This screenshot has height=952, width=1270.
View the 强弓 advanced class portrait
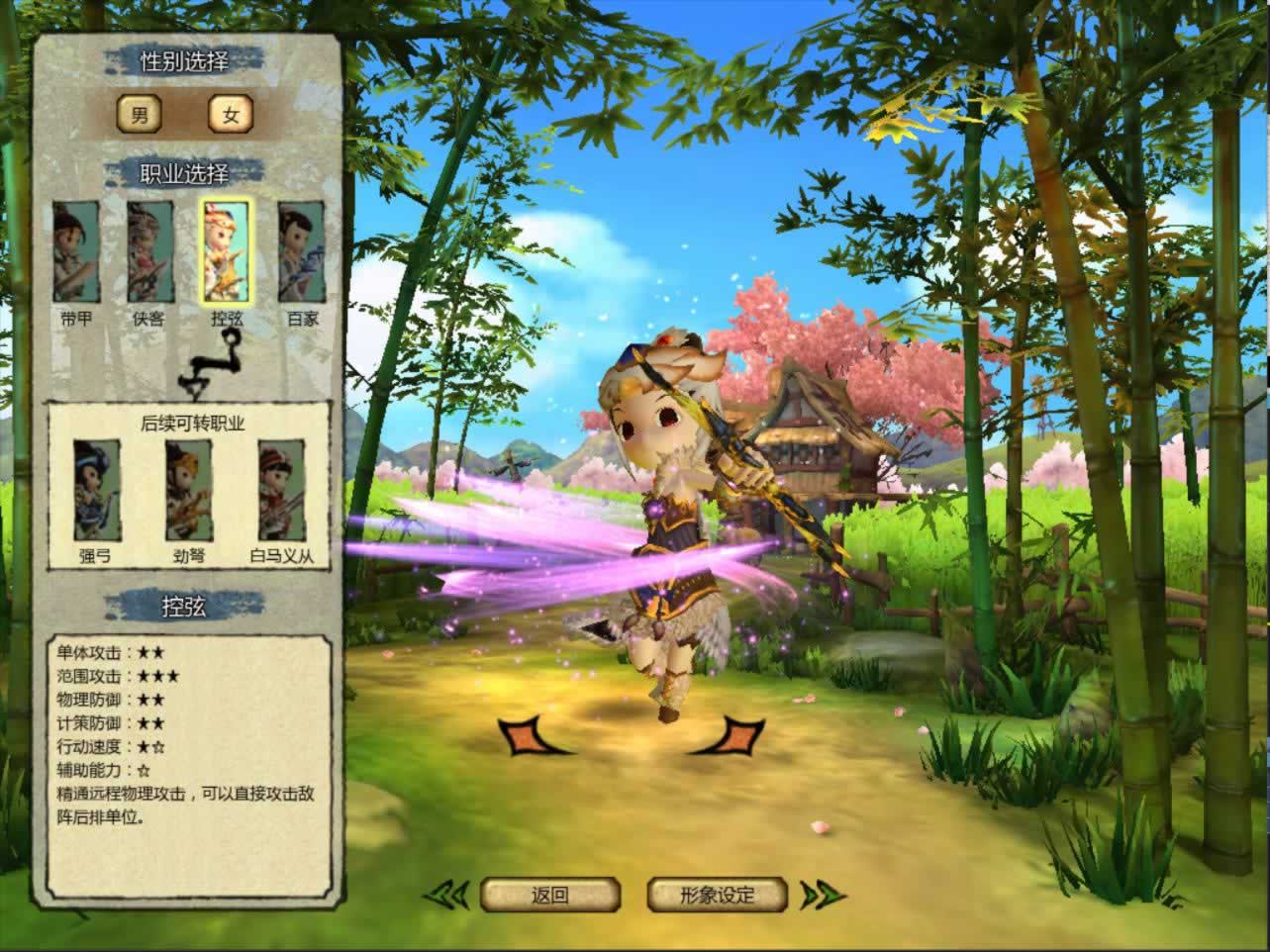97,491
